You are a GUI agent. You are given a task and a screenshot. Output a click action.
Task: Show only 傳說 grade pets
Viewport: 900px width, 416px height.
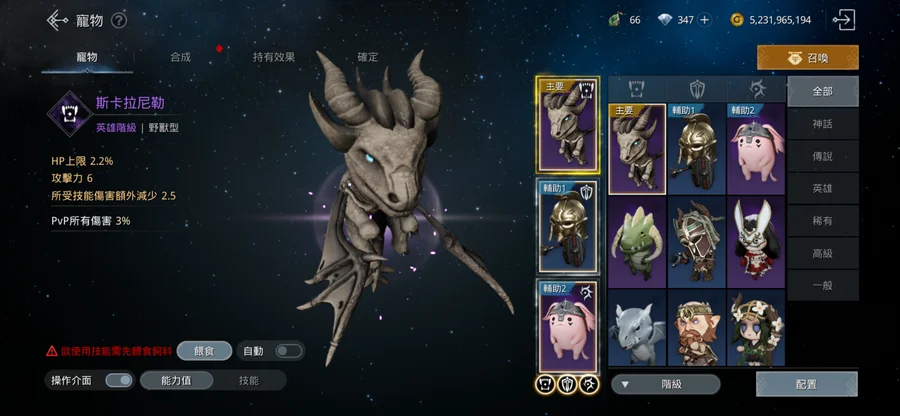822,156
